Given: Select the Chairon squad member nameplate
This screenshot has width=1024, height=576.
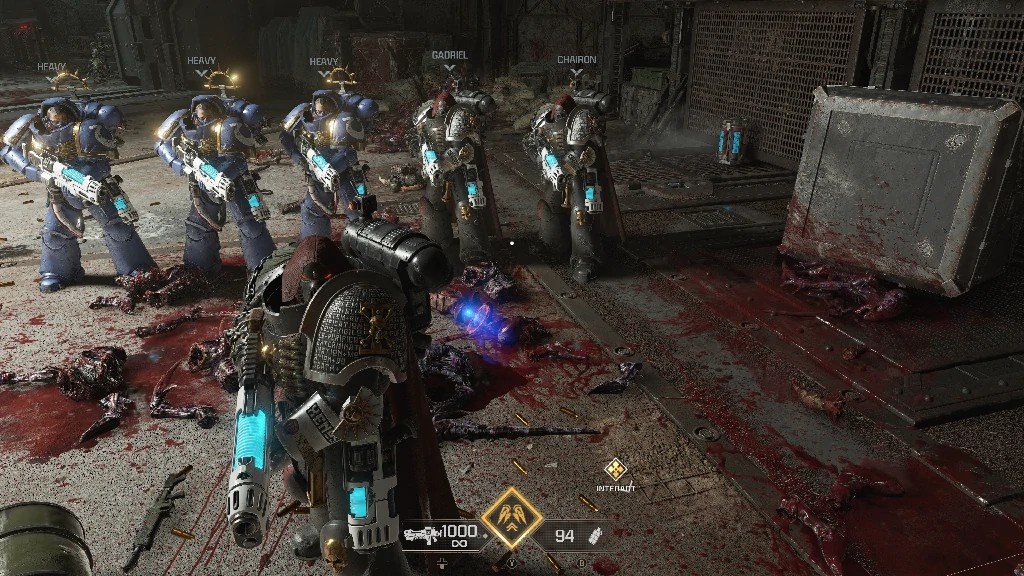Looking at the screenshot, I should tap(576, 60).
